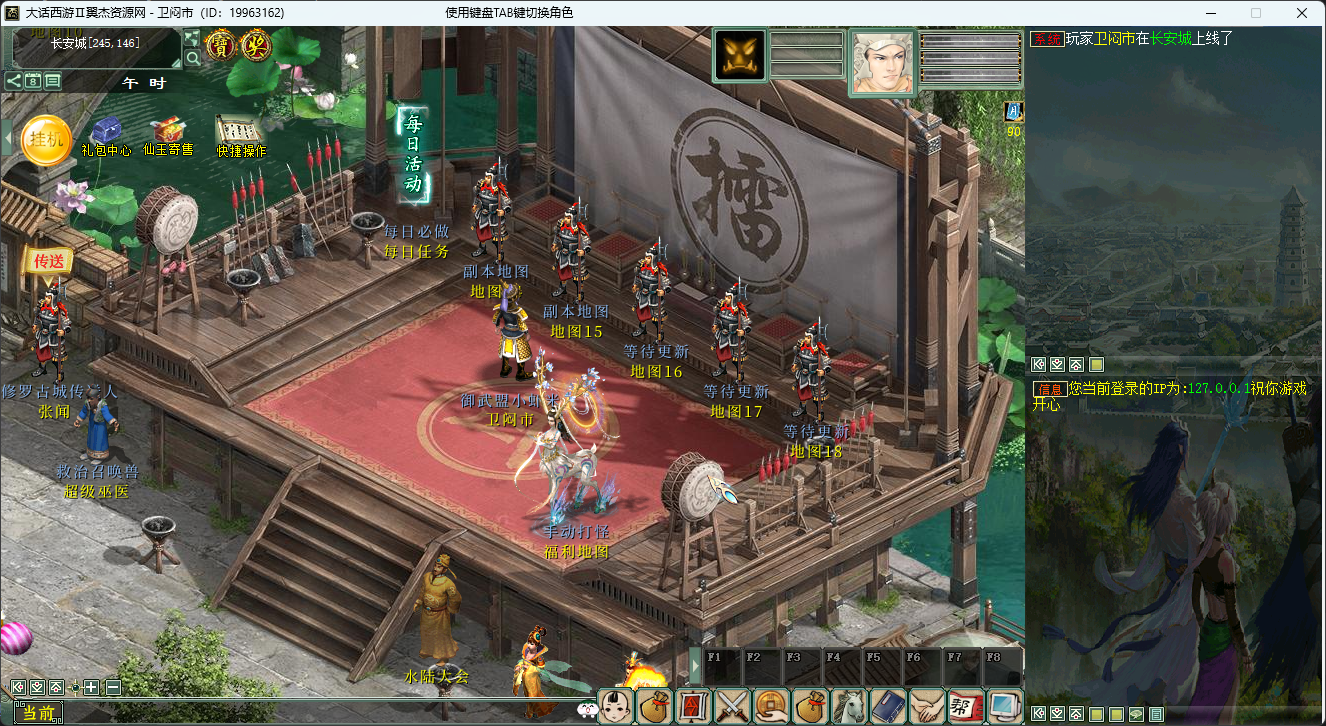
Task: Click the 传送 teleport sign
Action: point(48,261)
